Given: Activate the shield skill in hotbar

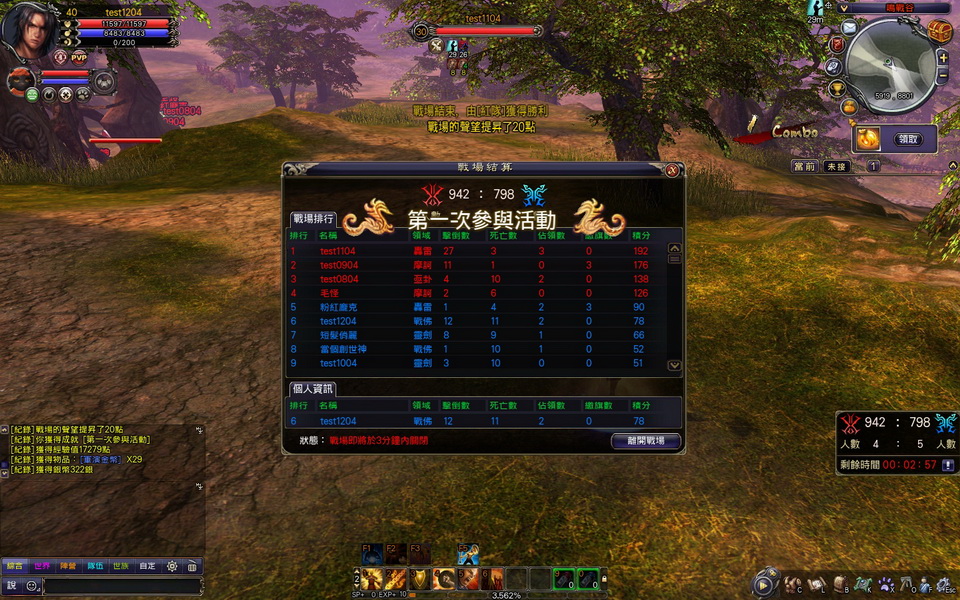Looking at the screenshot, I should (419, 578).
